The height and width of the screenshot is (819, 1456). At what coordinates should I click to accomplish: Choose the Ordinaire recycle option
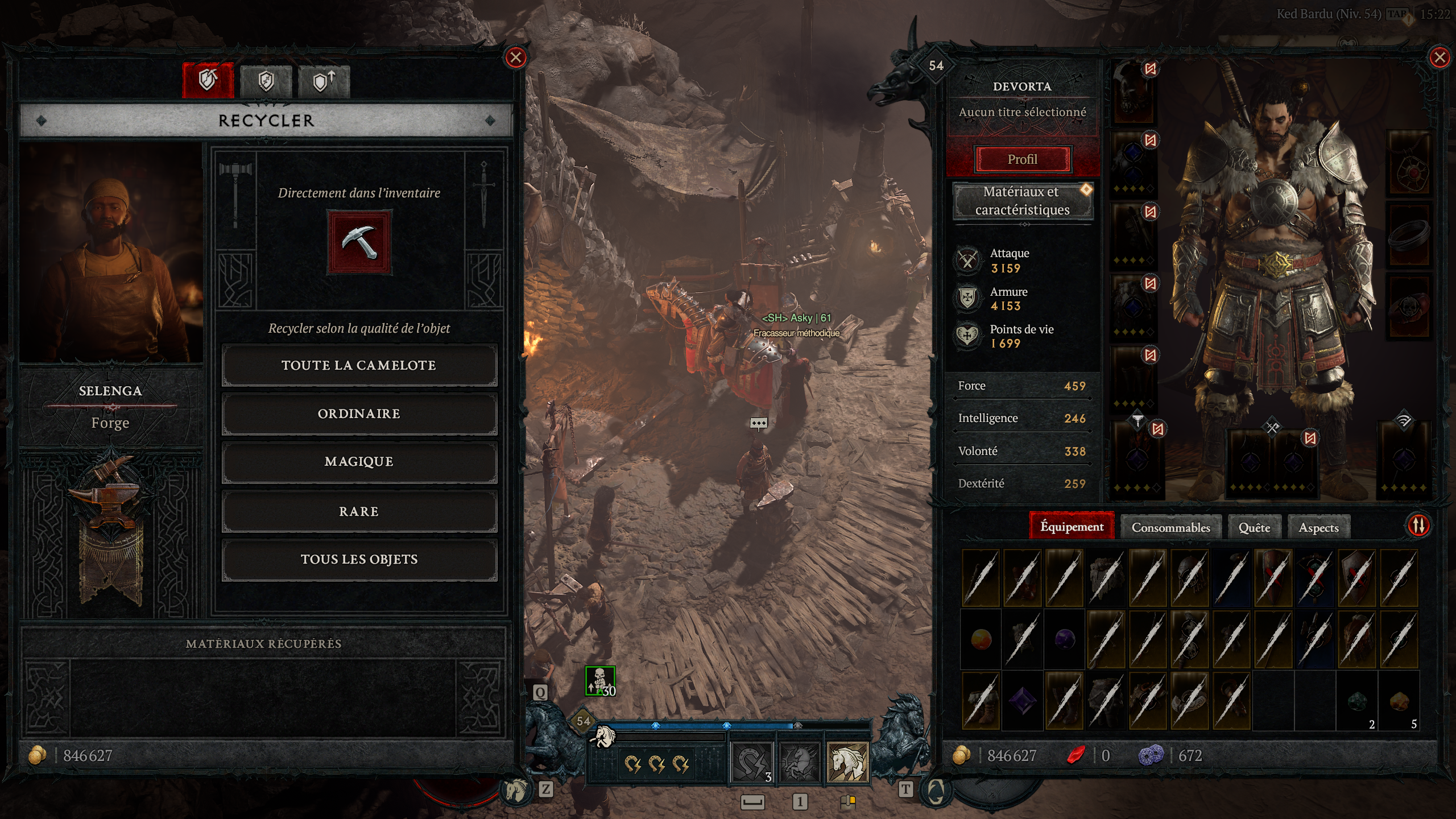359,413
